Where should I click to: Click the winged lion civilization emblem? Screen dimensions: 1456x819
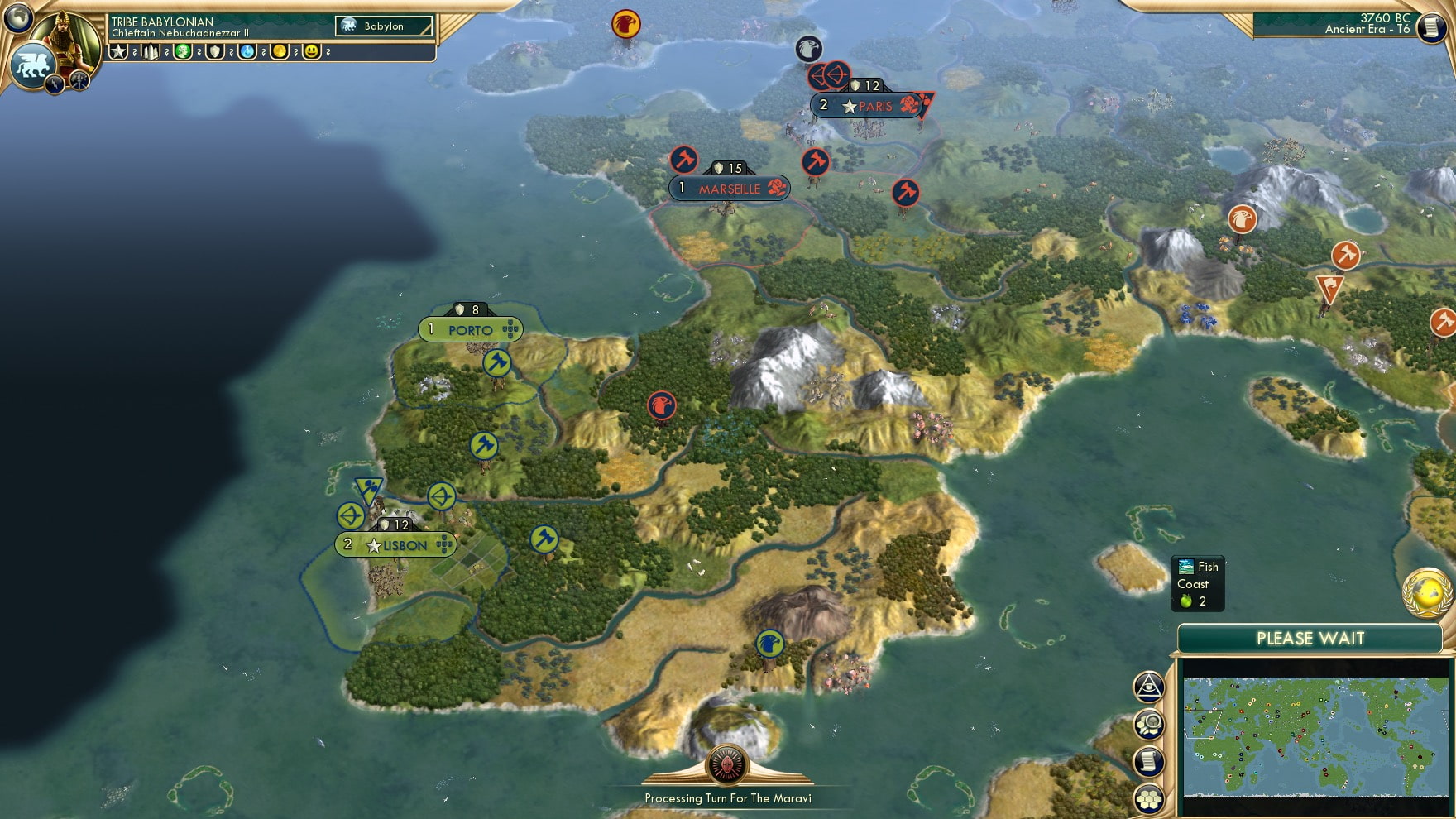point(33,64)
